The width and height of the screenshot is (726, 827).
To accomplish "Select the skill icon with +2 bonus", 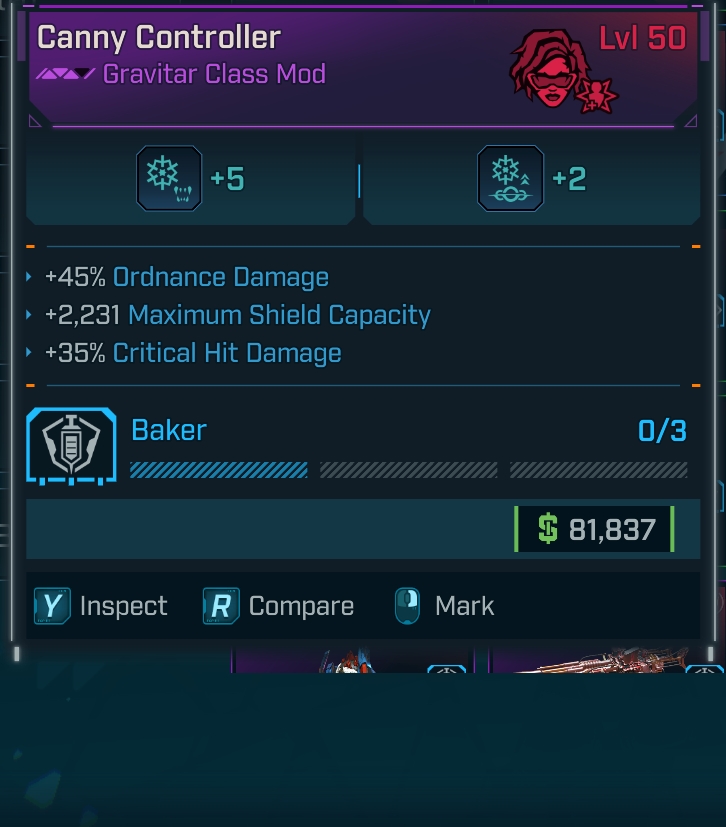I will tap(510, 179).
